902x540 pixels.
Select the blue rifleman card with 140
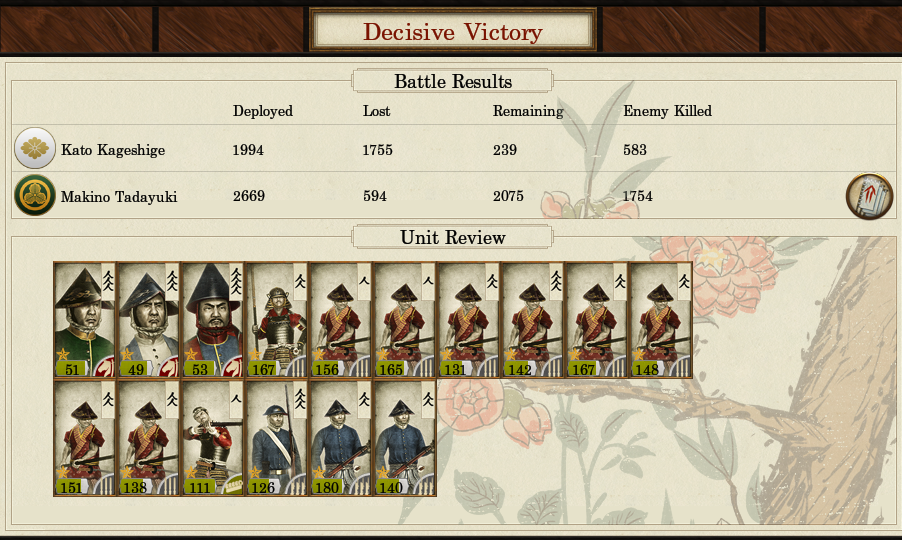tap(404, 439)
